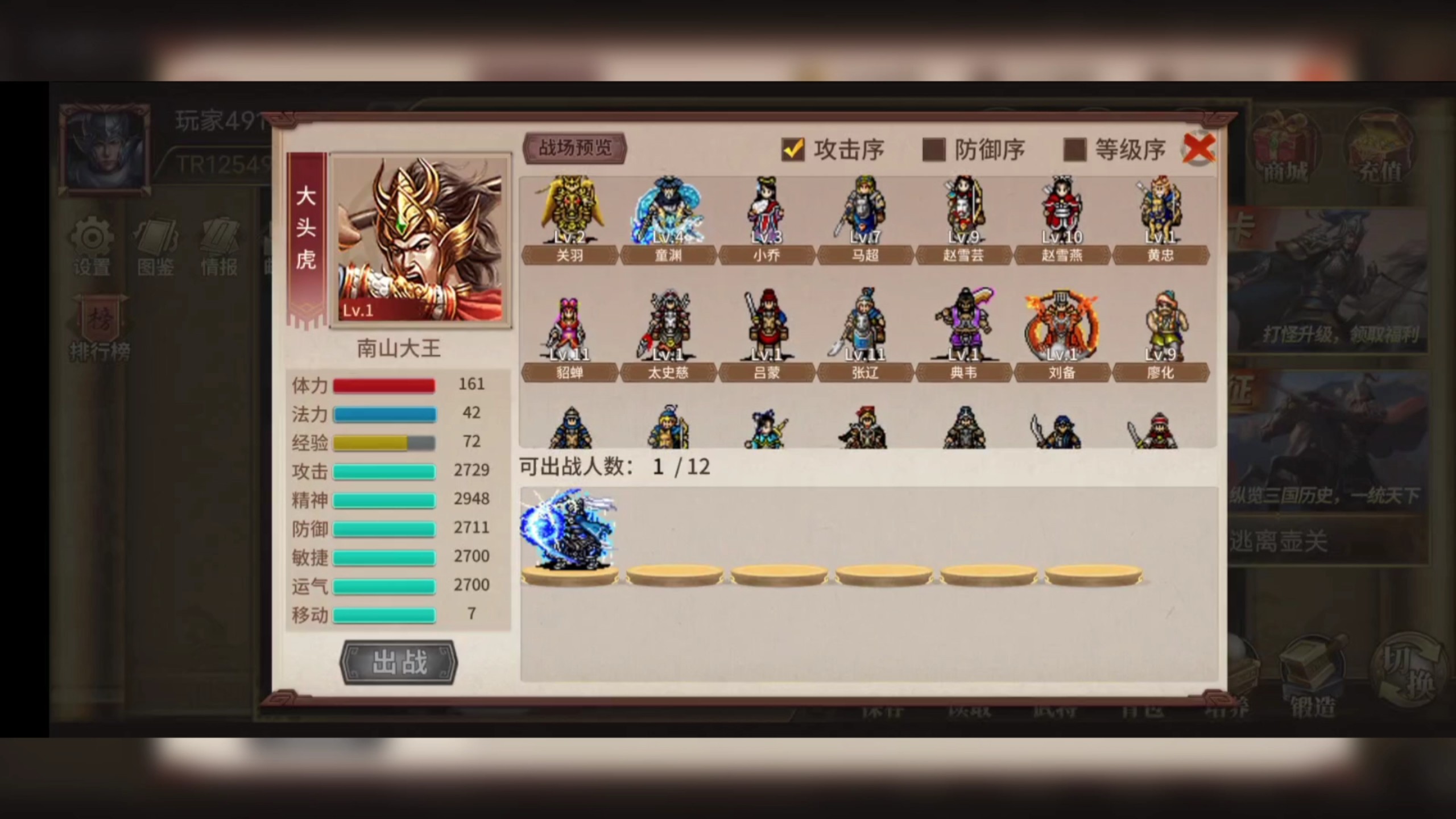This screenshot has height=819, width=1456.
Task: Enable 防御序 defense sorting
Action: tap(933, 149)
